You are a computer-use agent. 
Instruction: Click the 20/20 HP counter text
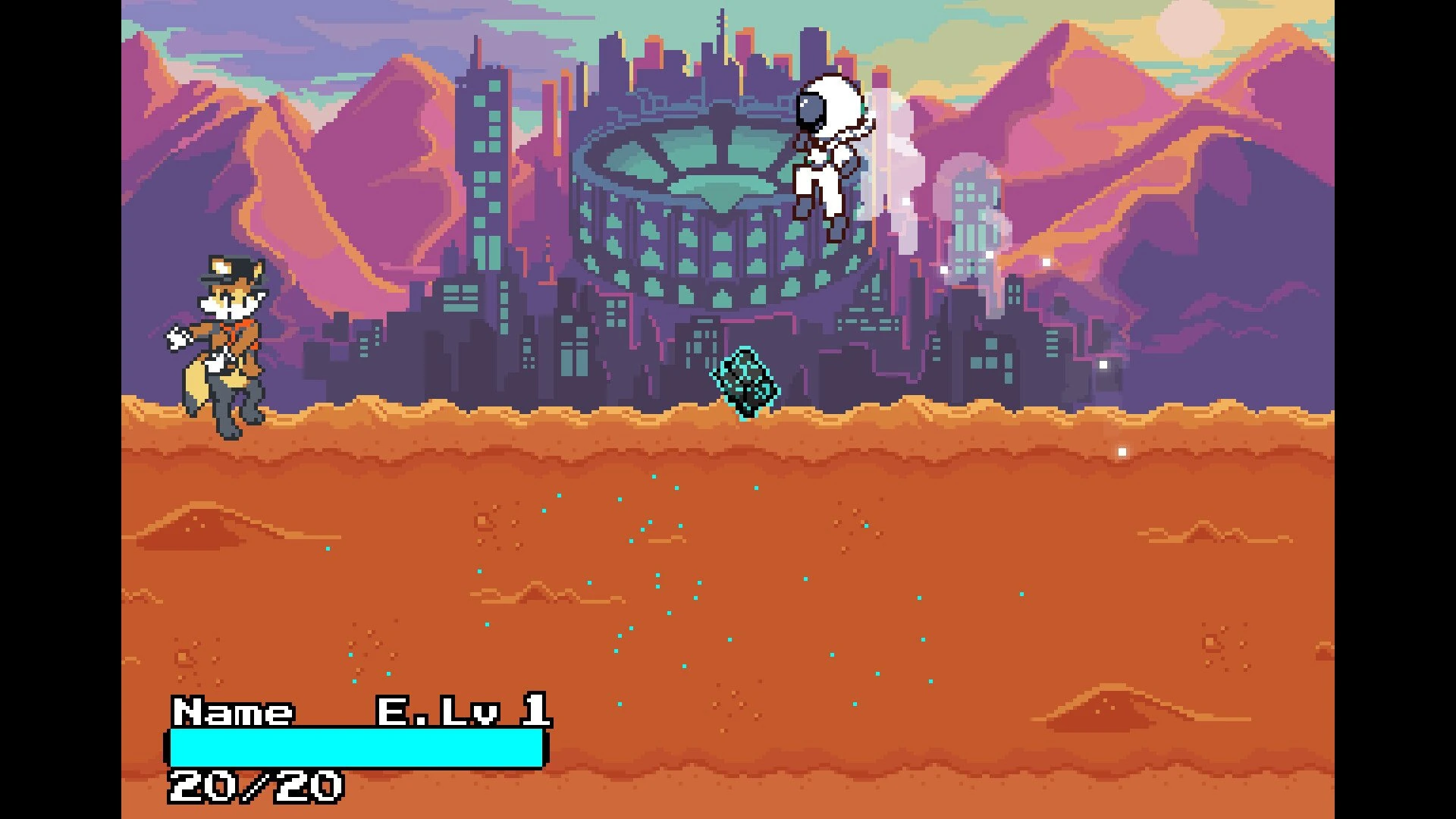click(258, 785)
